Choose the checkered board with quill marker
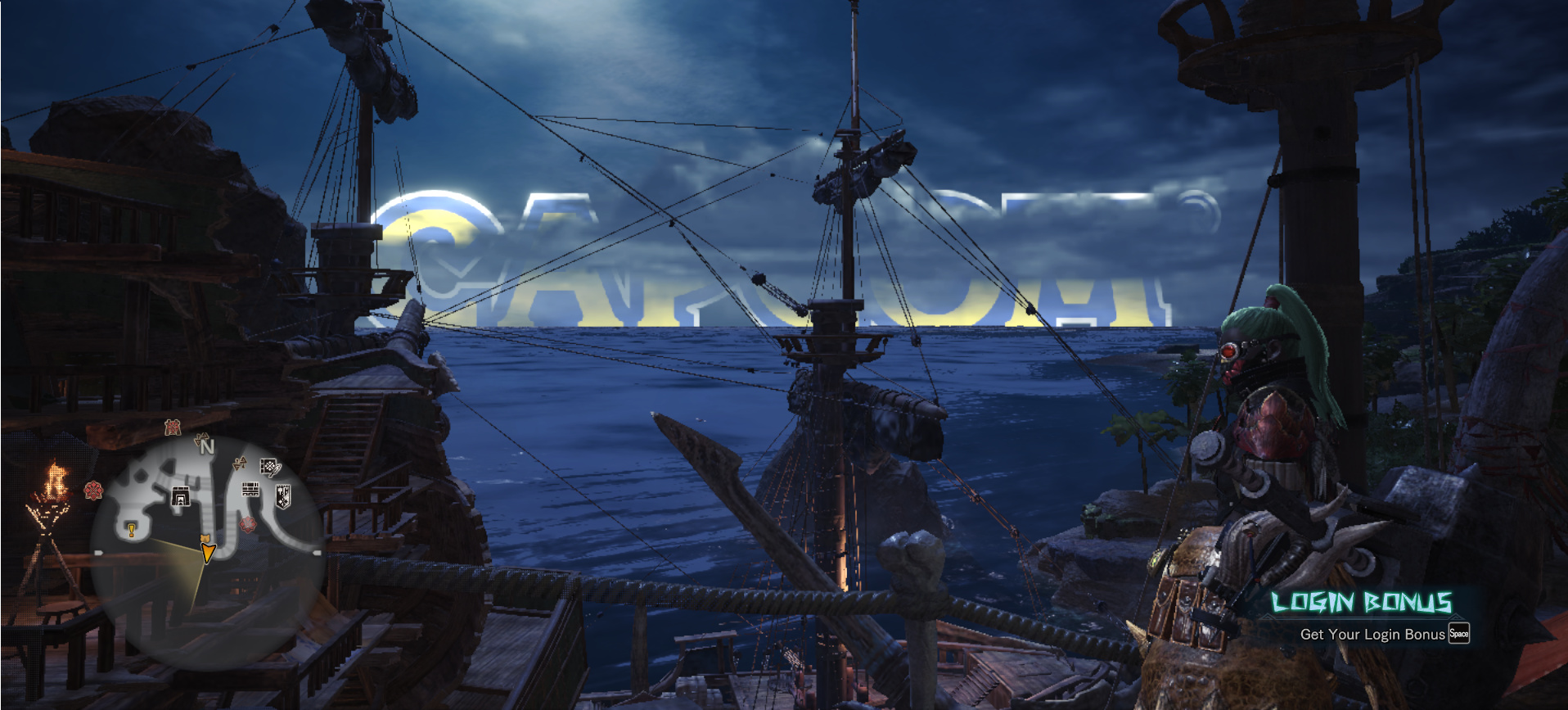1568x710 pixels. [x=270, y=468]
